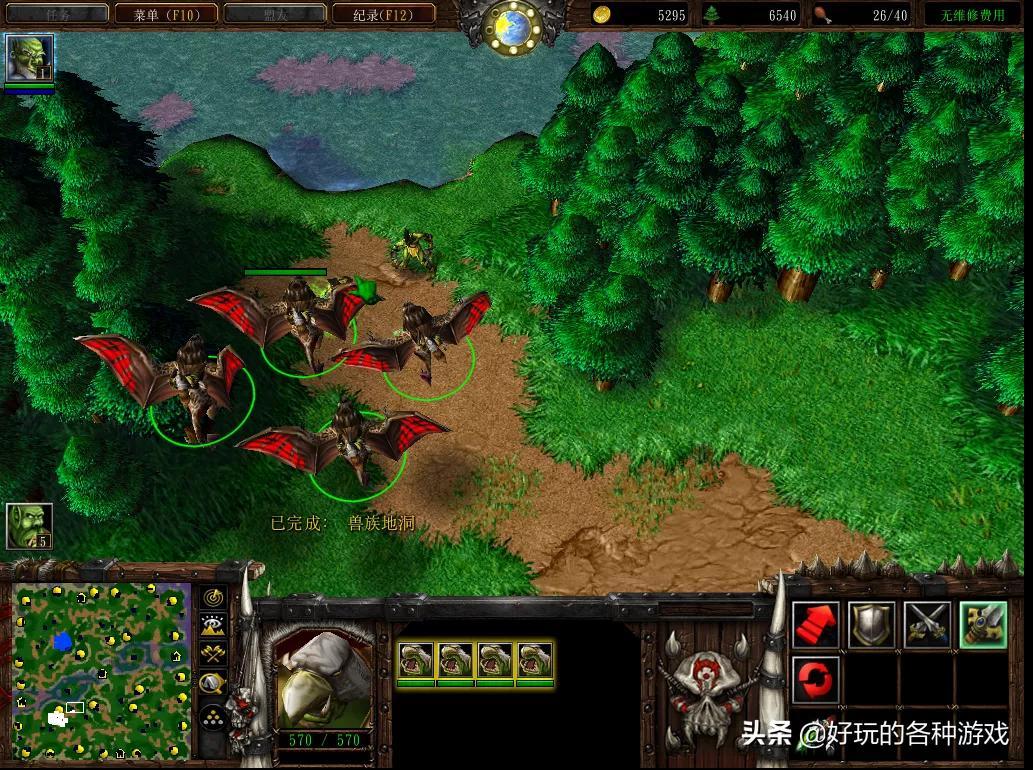The width and height of the screenshot is (1033, 770).
Task: Issue the Patrol command (circular arrows)
Action: tap(816, 680)
